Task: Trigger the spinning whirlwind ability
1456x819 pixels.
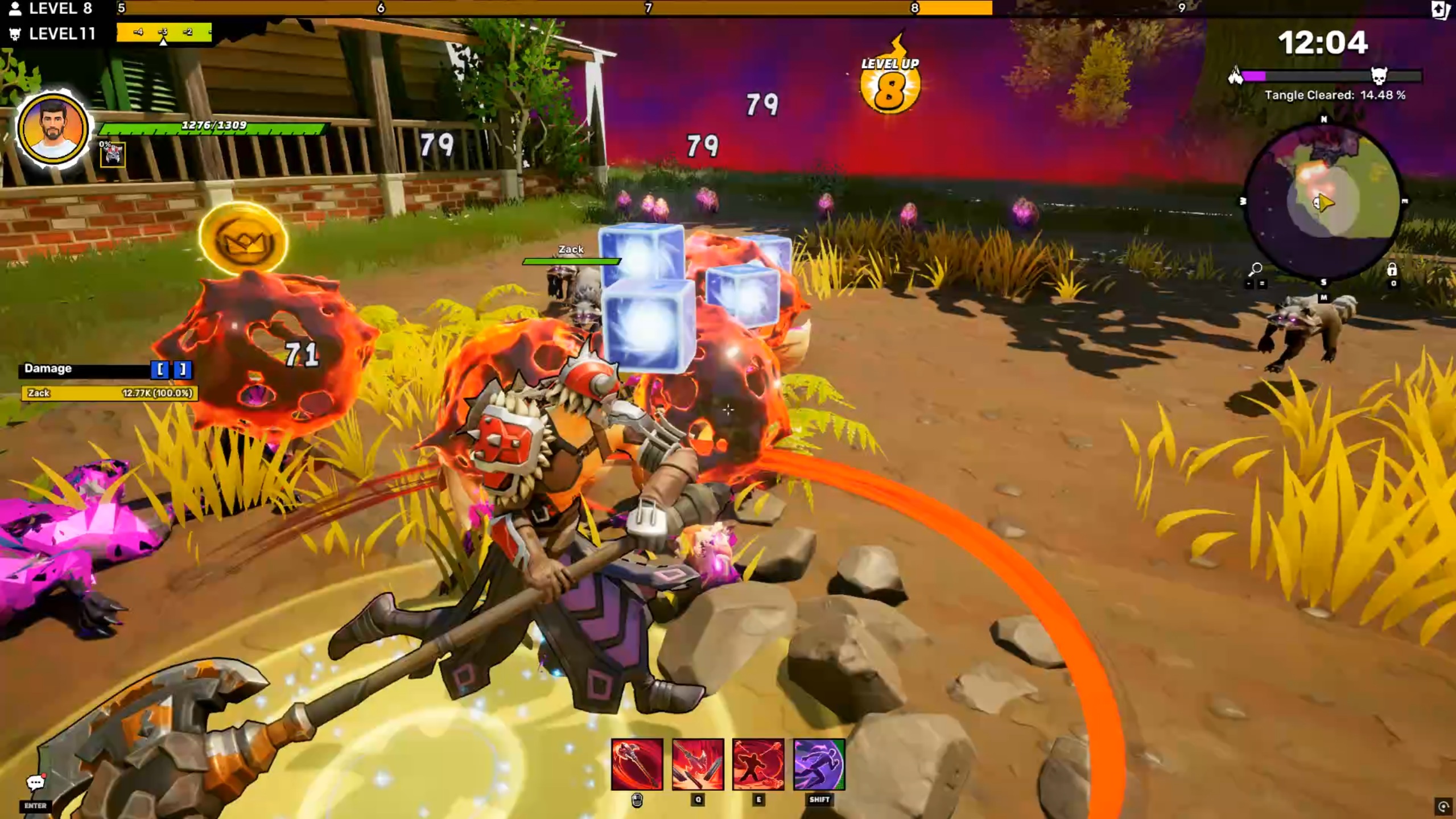Action: click(x=758, y=764)
